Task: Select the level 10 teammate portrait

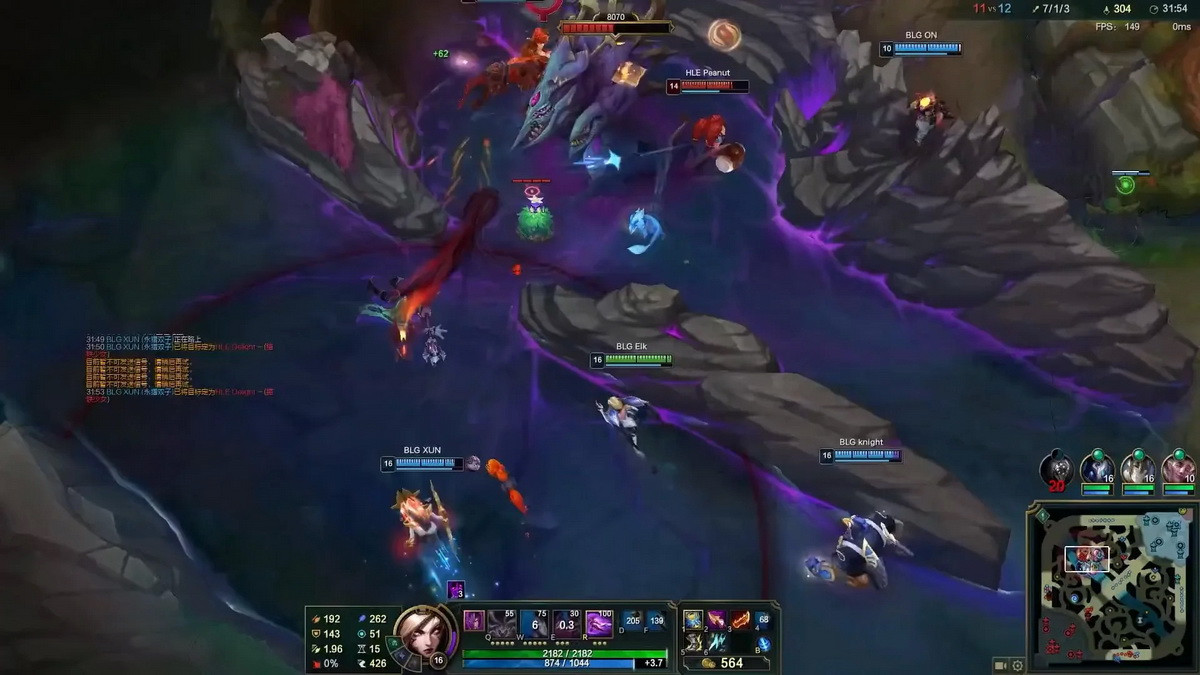Action: [1179, 469]
